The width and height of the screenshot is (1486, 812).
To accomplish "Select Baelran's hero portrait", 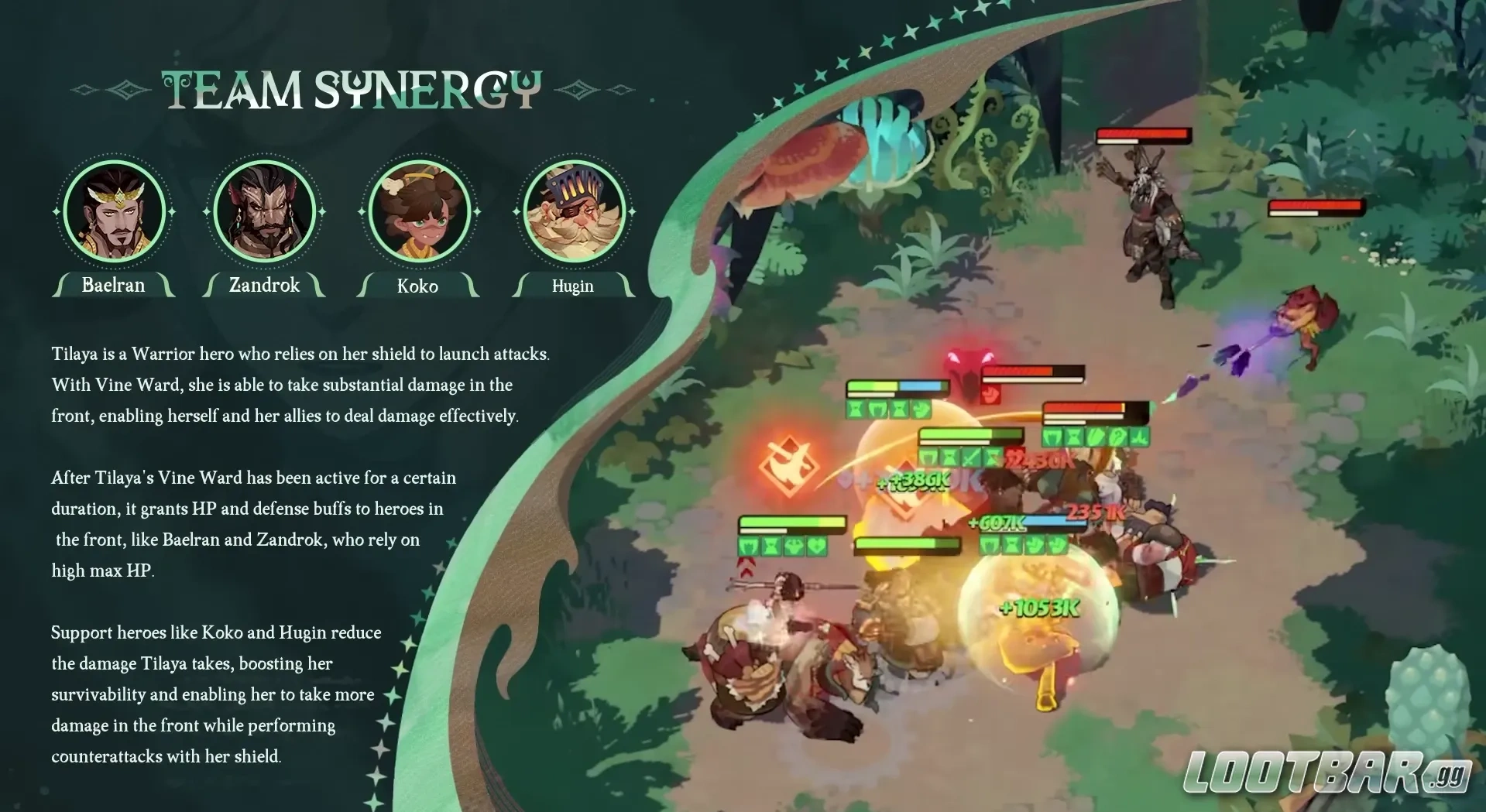I will [114, 211].
